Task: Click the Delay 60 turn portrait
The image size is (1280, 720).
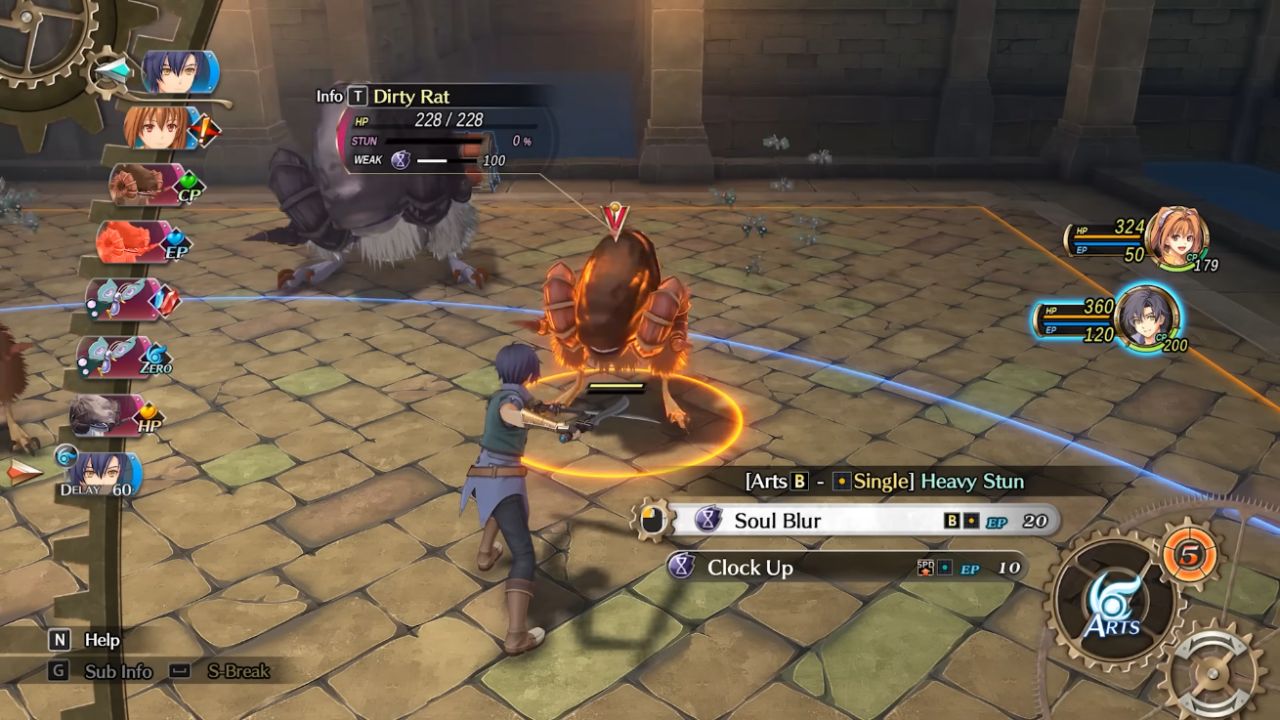Action: (102, 471)
